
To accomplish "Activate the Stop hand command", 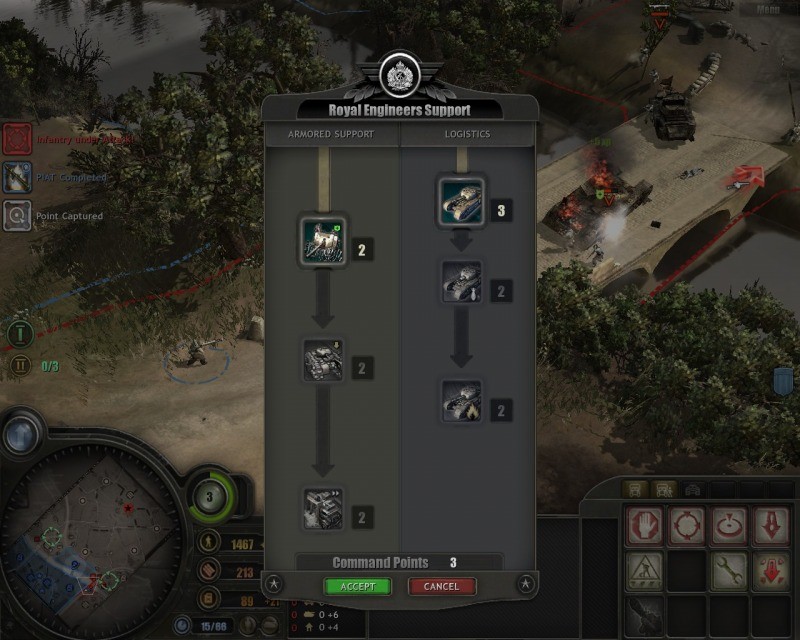I will point(645,525).
